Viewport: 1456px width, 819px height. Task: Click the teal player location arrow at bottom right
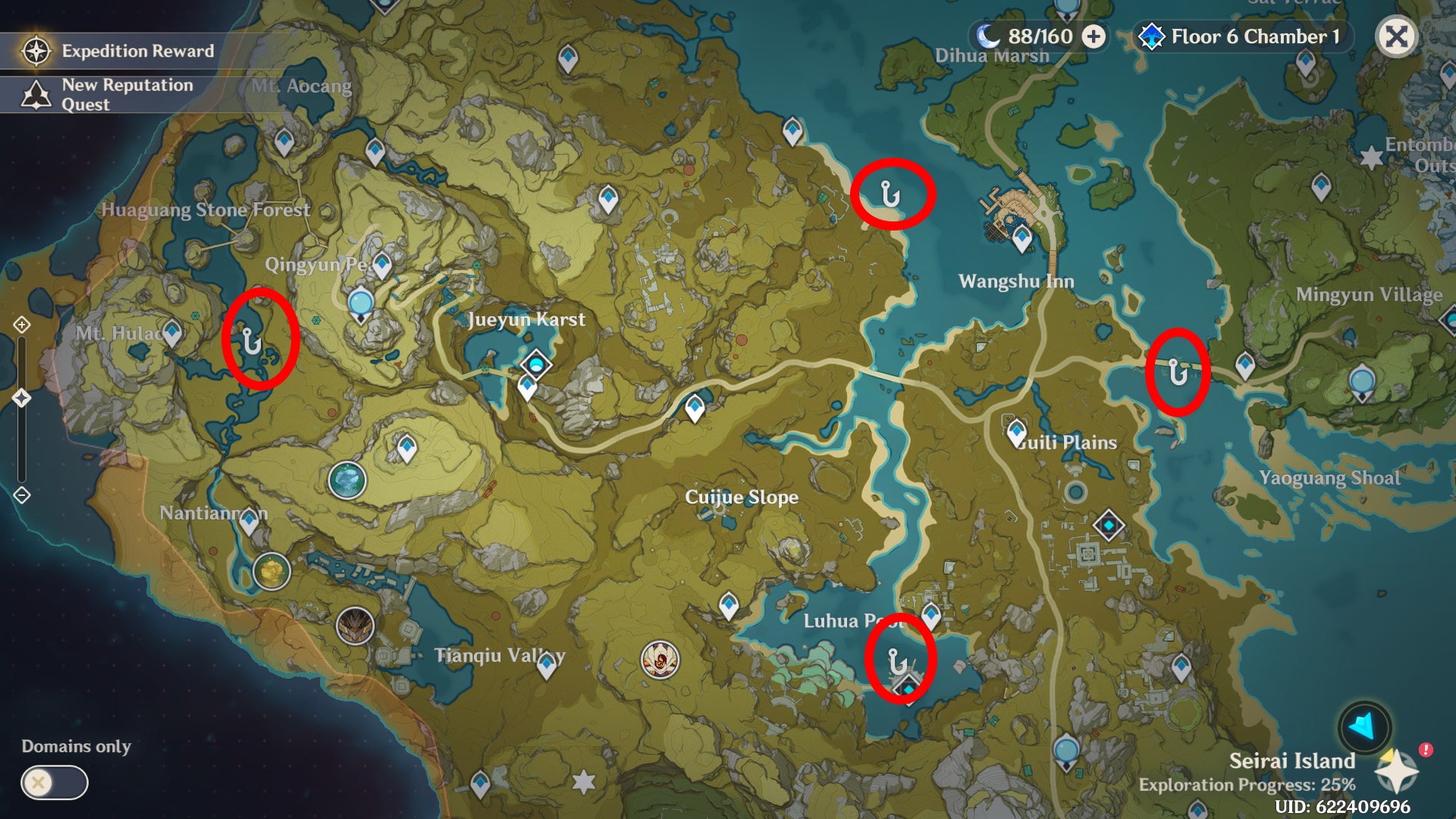[1363, 726]
